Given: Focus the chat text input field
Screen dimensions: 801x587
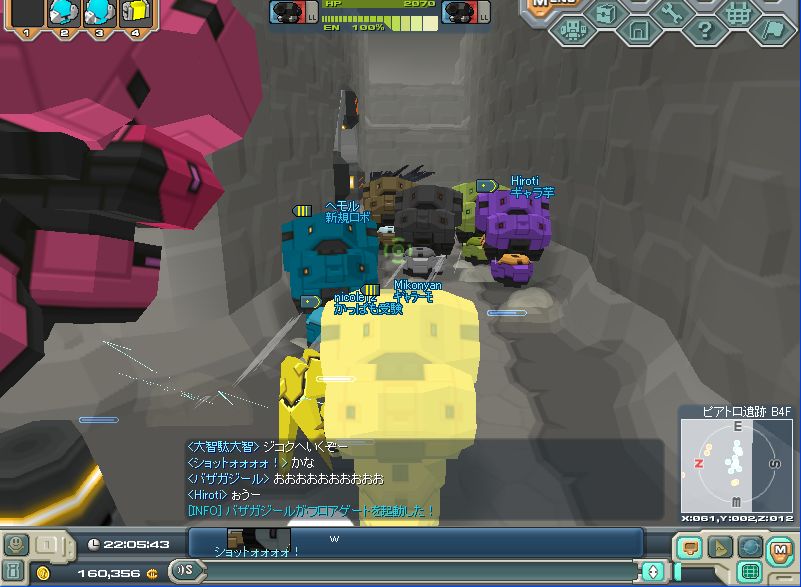Looking at the screenshot, I should tap(418, 571).
